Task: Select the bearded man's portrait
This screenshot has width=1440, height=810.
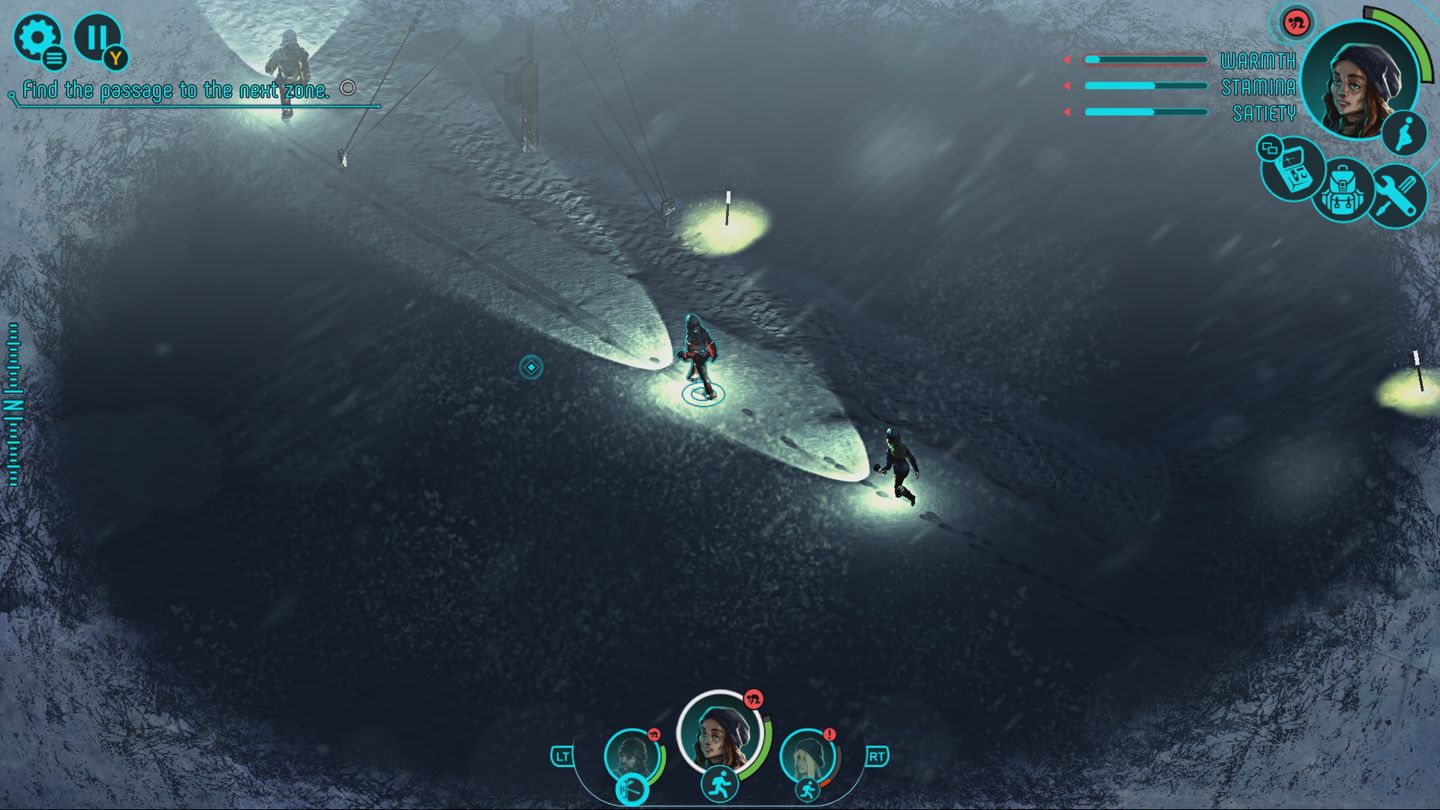Action: (x=632, y=755)
